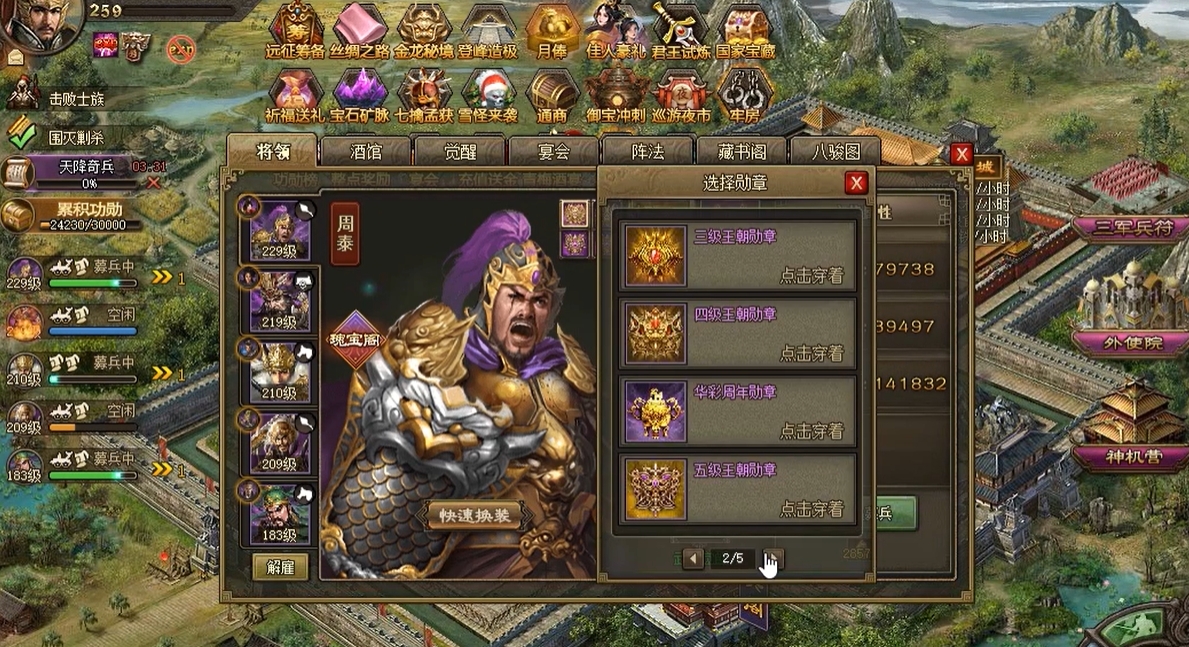Switch to the 酒馆 tab
Screen dimensions: 1189x647
365,152
